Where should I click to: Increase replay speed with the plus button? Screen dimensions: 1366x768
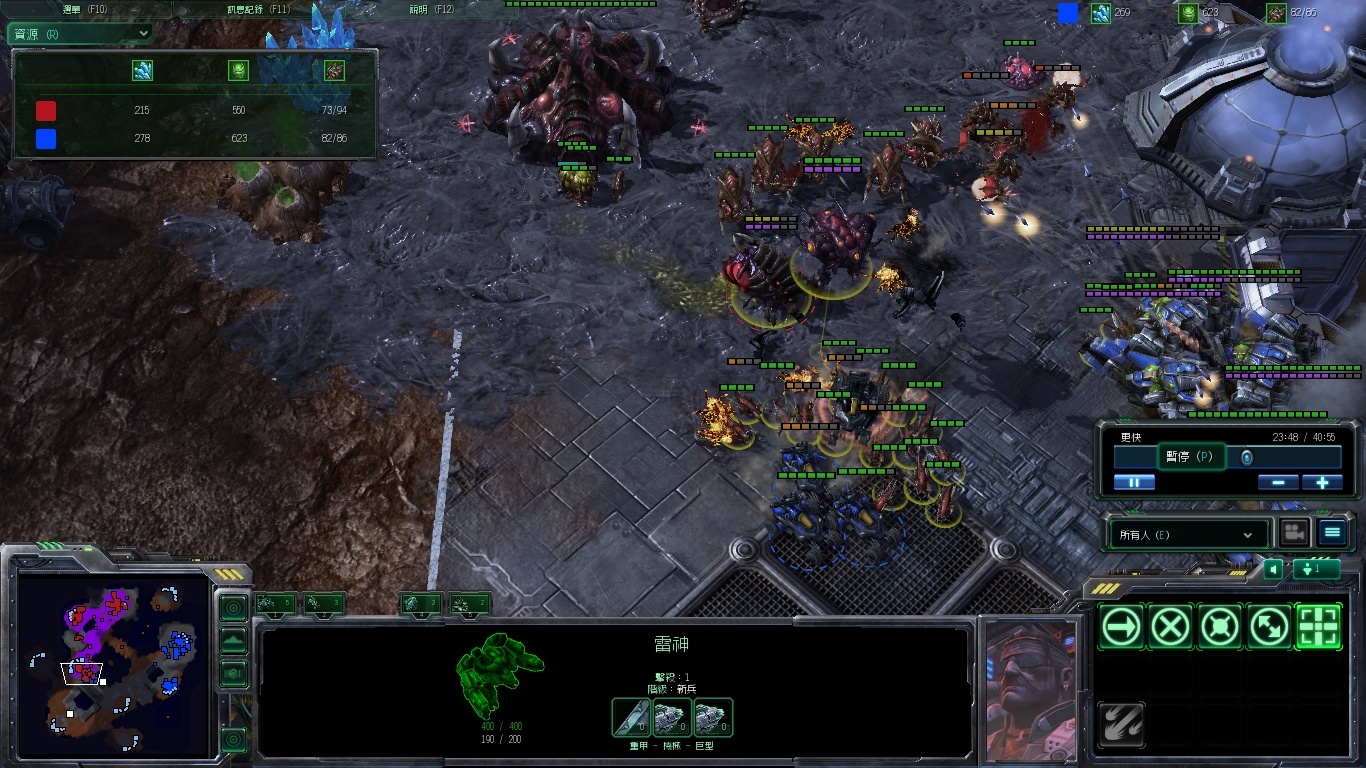coord(1321,482)
